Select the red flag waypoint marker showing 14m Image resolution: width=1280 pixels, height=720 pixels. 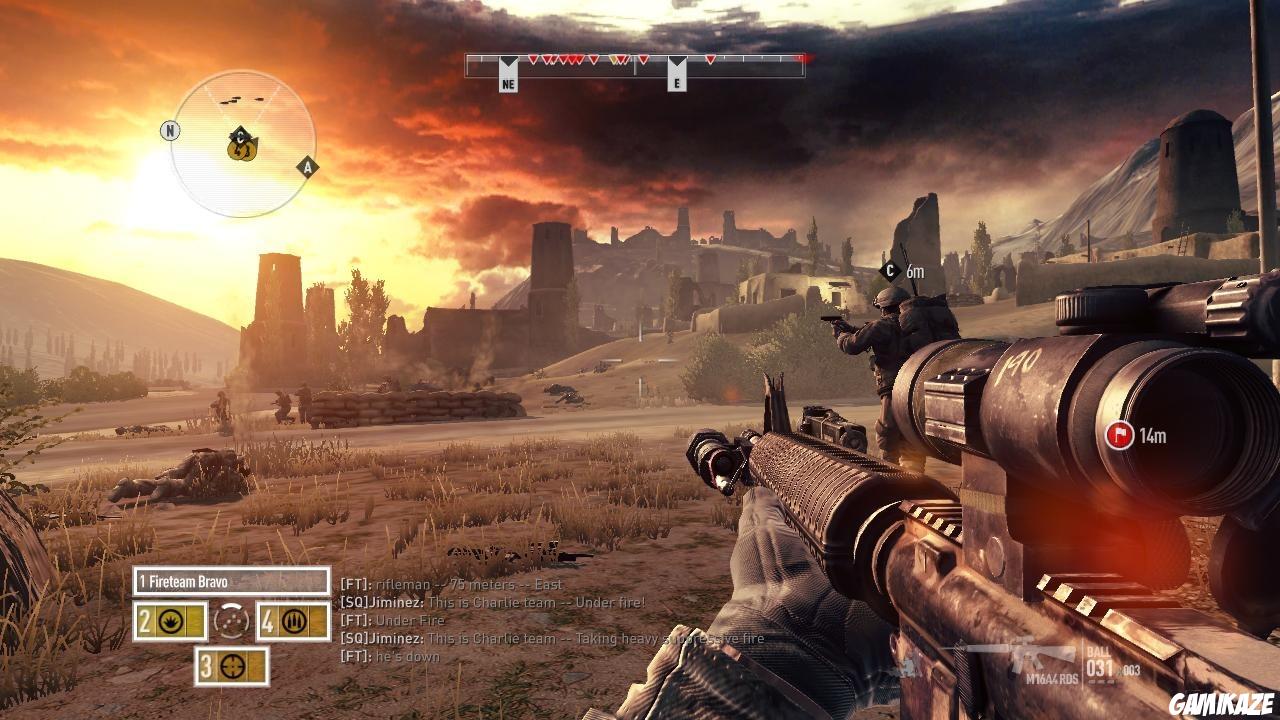click(1120, 436)
